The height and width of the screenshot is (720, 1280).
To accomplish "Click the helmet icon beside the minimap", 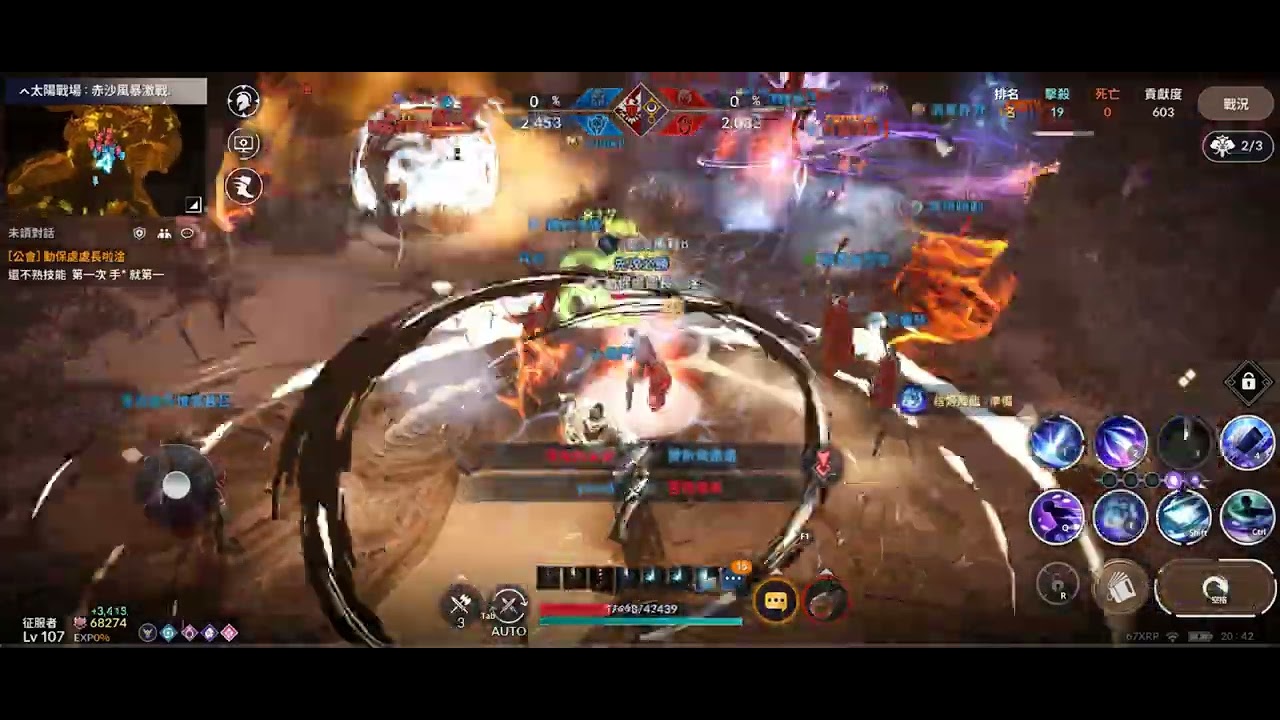I will pos(243,100).
